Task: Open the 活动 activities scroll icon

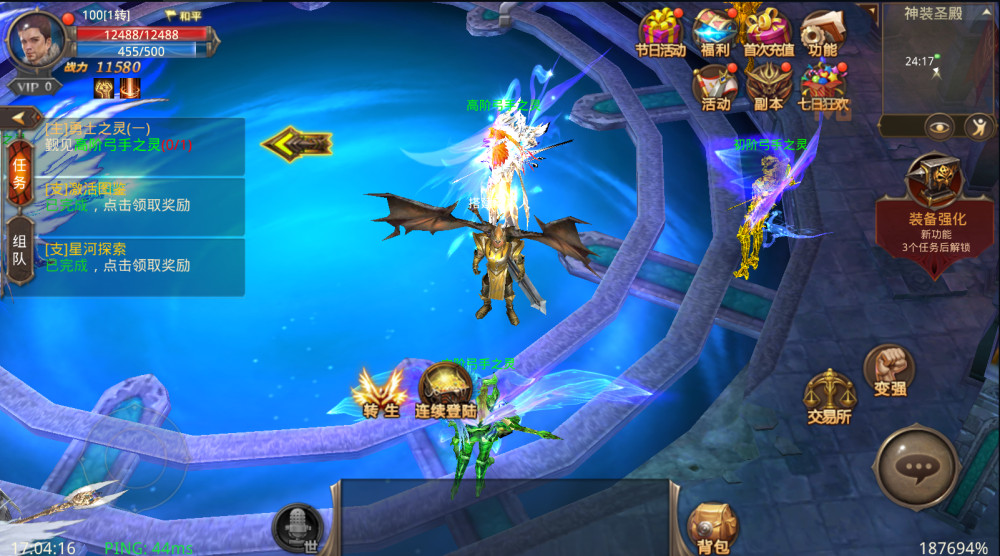Action: pyautogui.click(x=715, y=85)
